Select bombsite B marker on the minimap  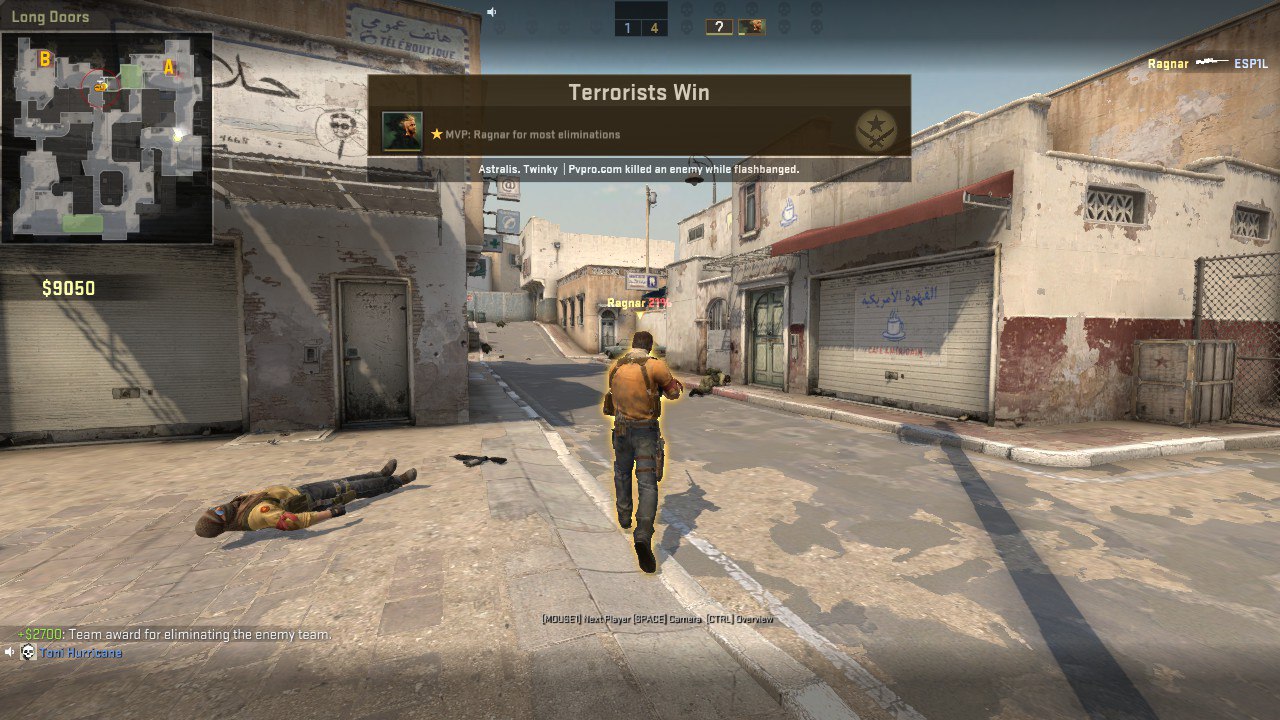coord(44,59)
